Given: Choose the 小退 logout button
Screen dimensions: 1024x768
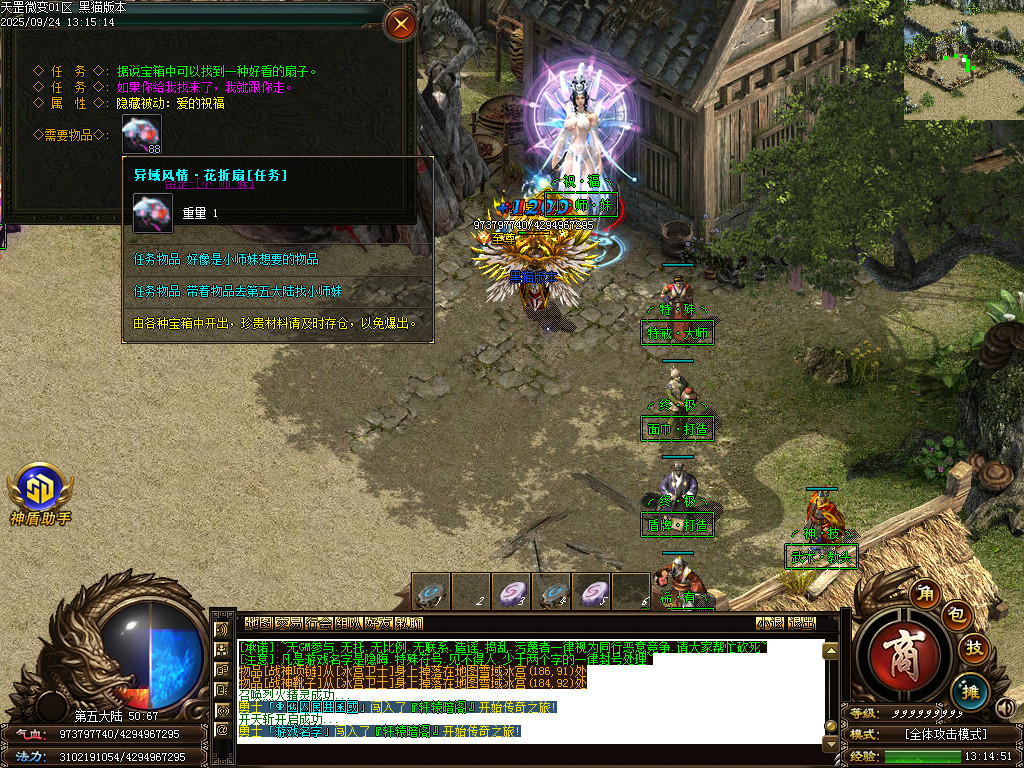Looking at the screenshot, I should 770,622.
